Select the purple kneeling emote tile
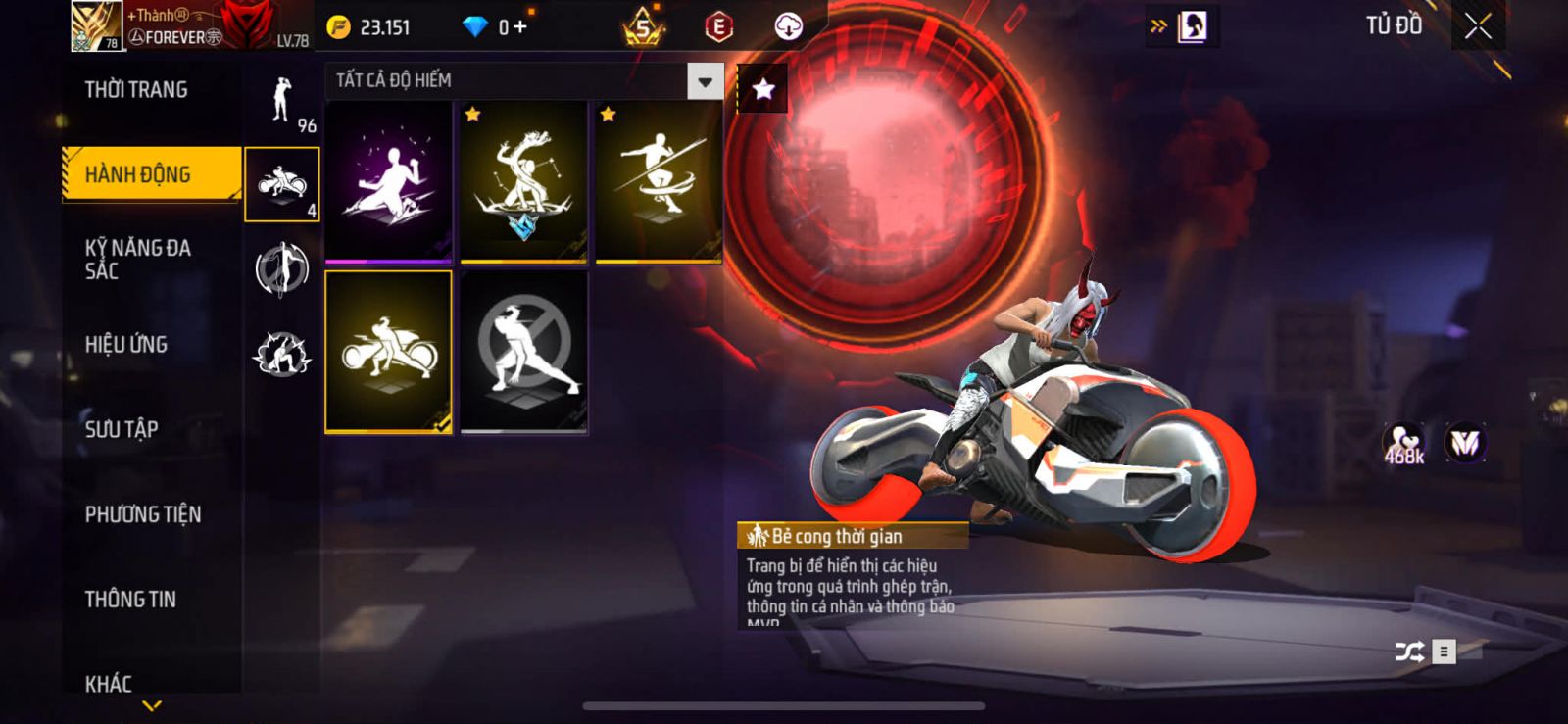Screen dimensions: 1568x724 pos(389,182)
